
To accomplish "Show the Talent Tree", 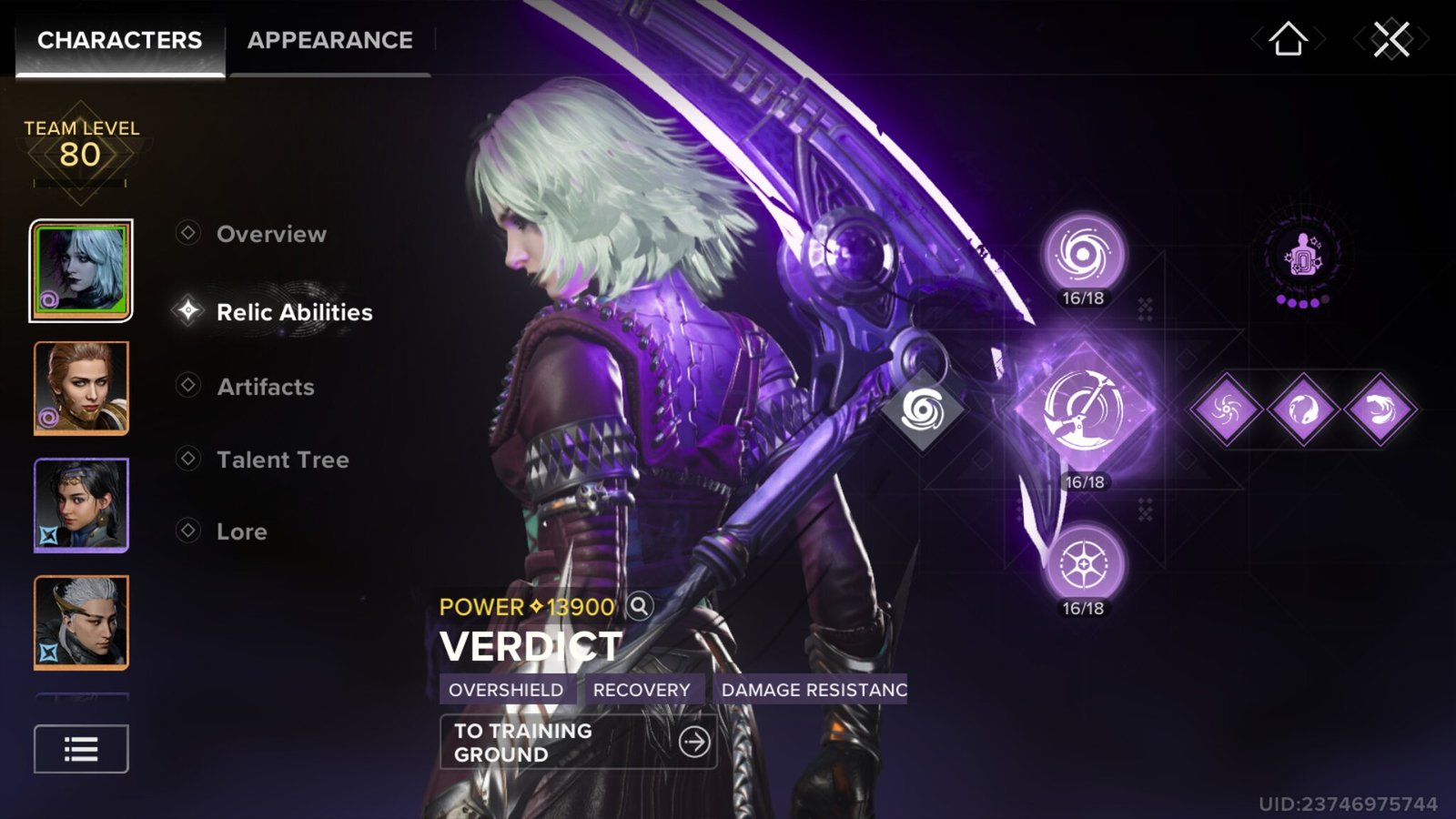I will tap(282, 460).
